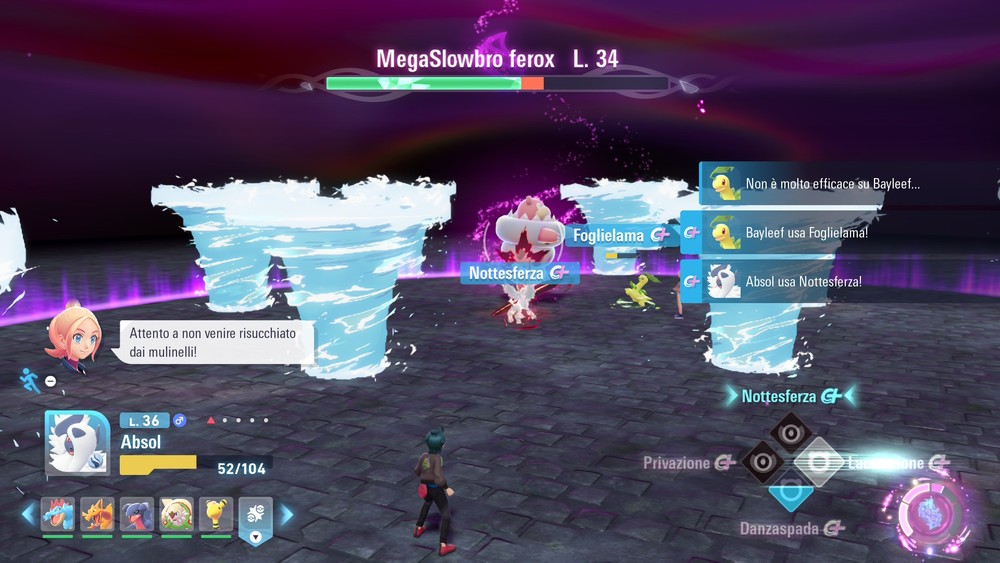Switch to Feraligatr in the party bar
1000x563 pixels.
click(x=58, y=515)
